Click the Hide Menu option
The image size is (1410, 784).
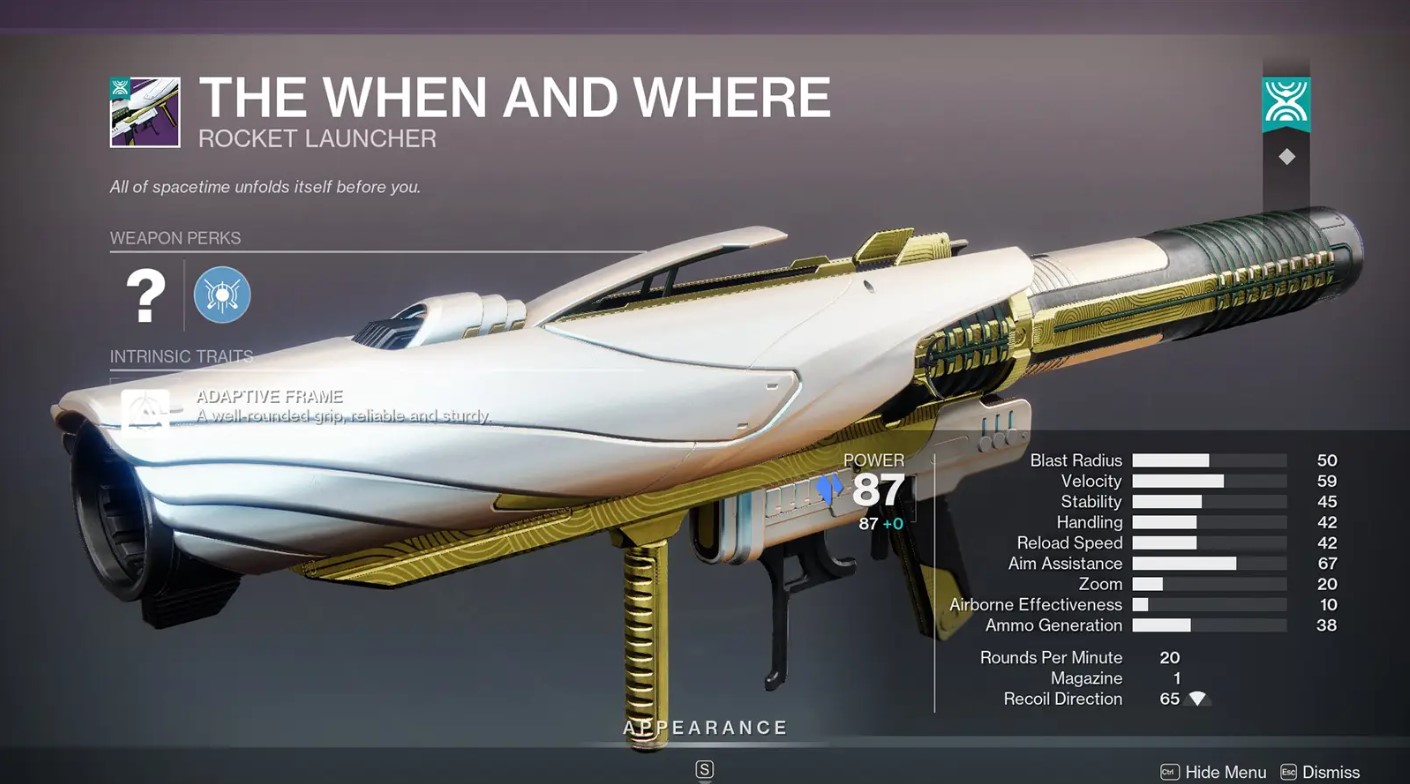pyautogui.click(x=1213, y=772)
